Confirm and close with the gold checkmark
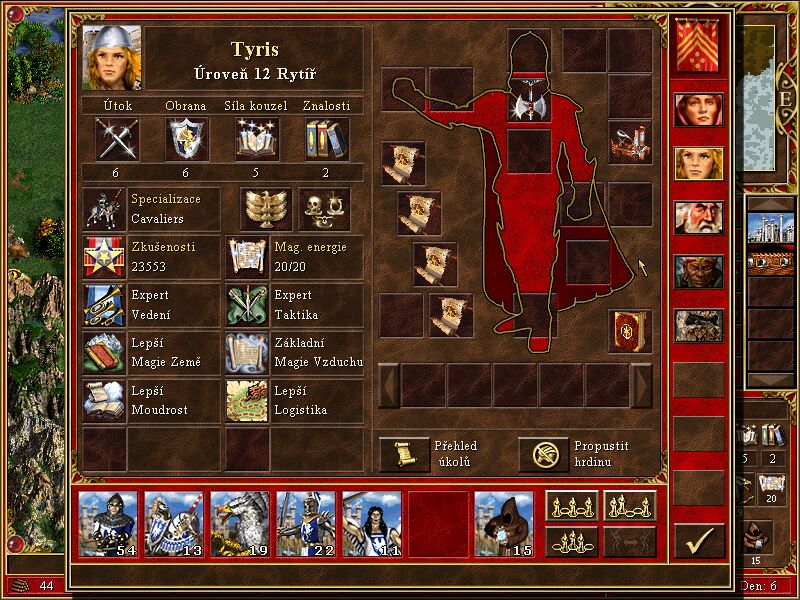This screenshot has width=800, height=600. point(699,541)
